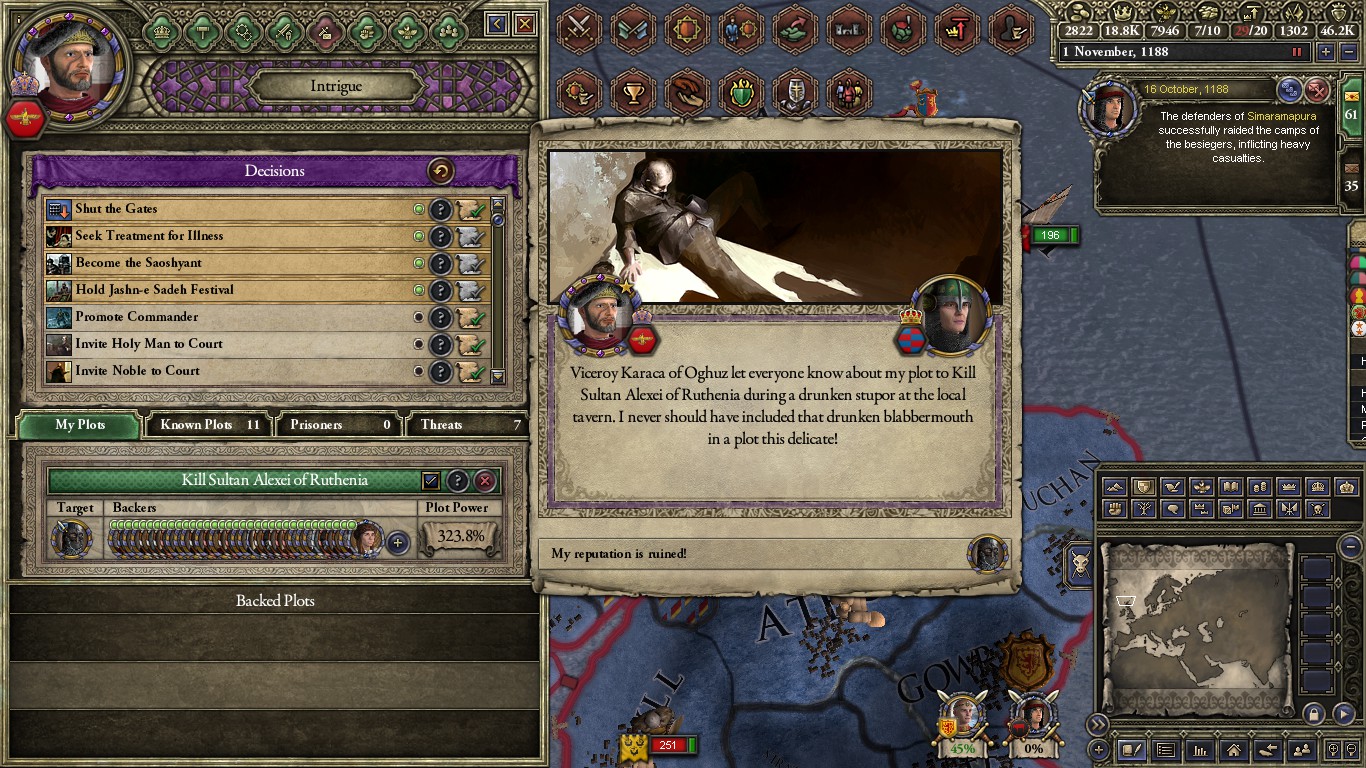This screenshot has height=768, width=1366.
Task: Select the My Plots tab
Action: tap(80, 425)
